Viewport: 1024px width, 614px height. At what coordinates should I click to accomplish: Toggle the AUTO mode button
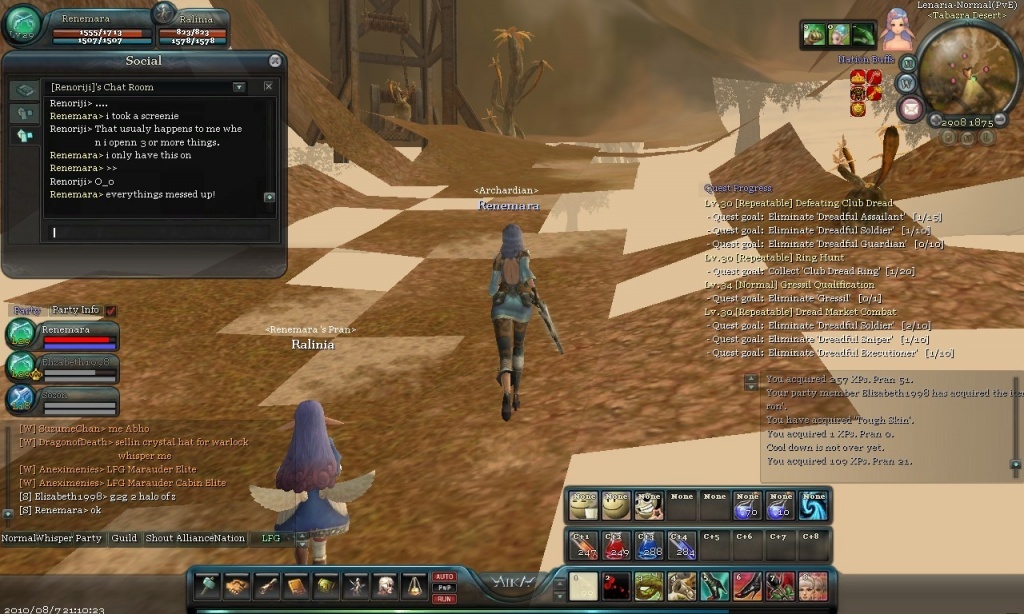point(444,576)
